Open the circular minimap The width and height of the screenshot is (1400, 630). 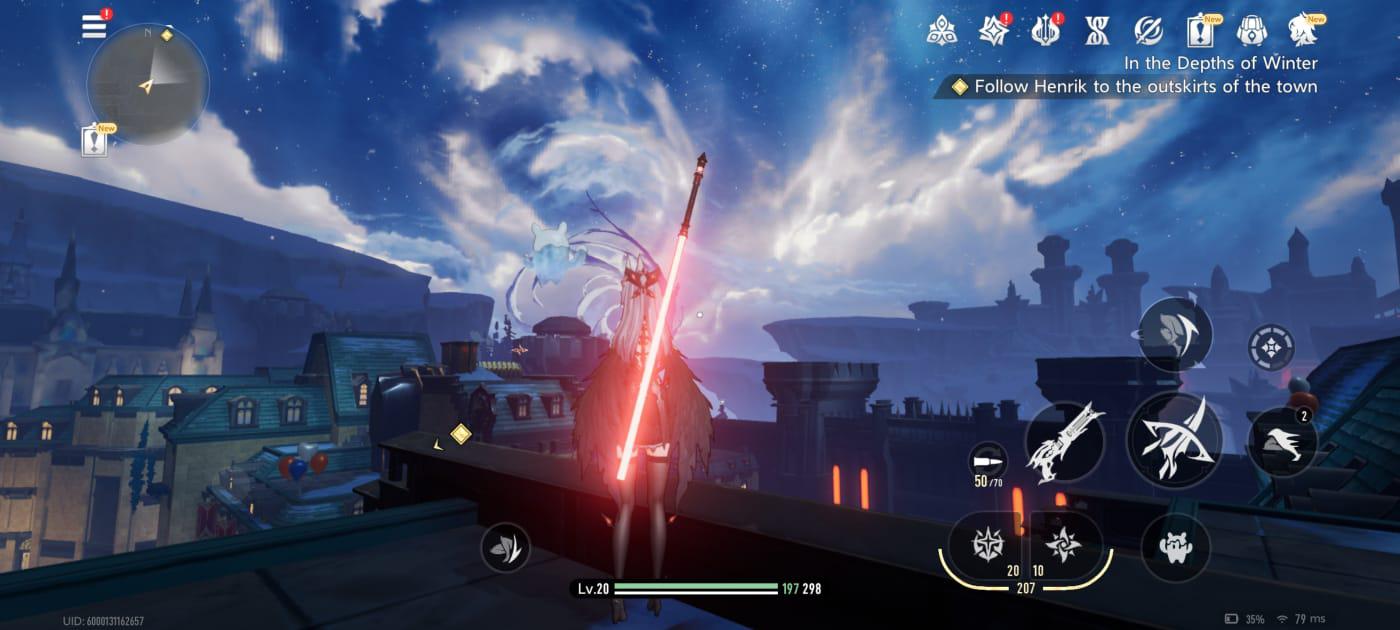click(x=148, y=84)
